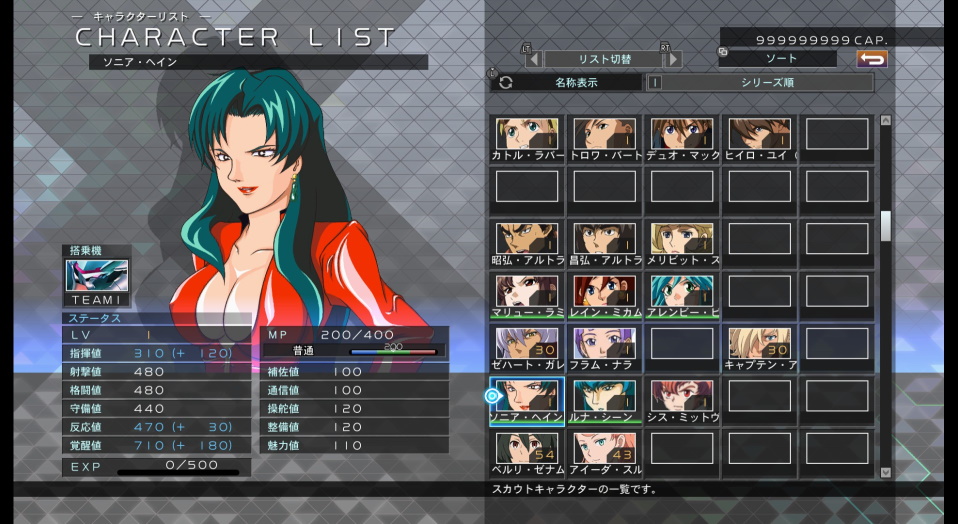Click the right arrow beside リスト切替

click(x=674, y=59)
